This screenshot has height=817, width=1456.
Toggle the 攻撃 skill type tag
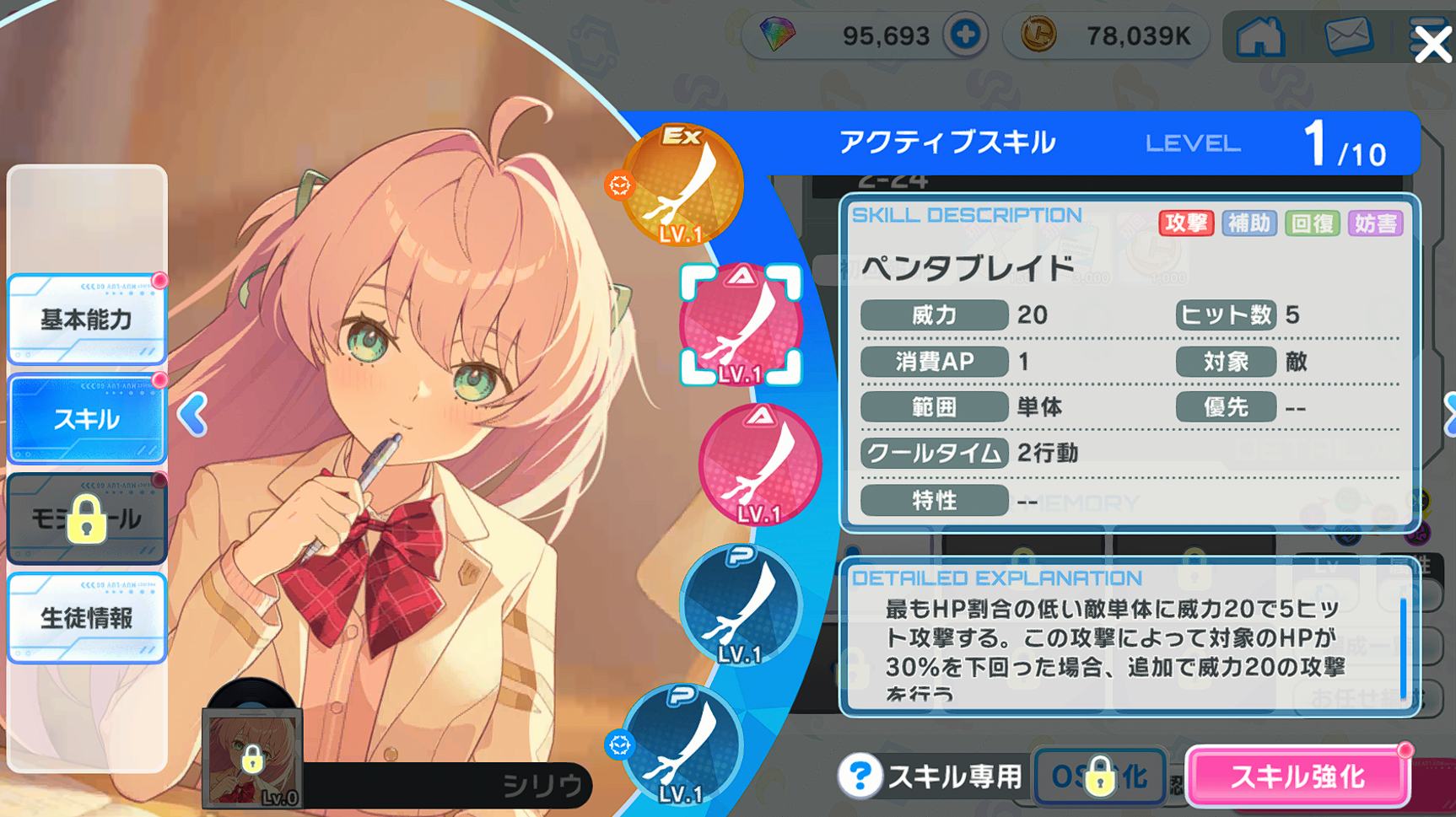pyautogui.click(x=1186, y=223)
